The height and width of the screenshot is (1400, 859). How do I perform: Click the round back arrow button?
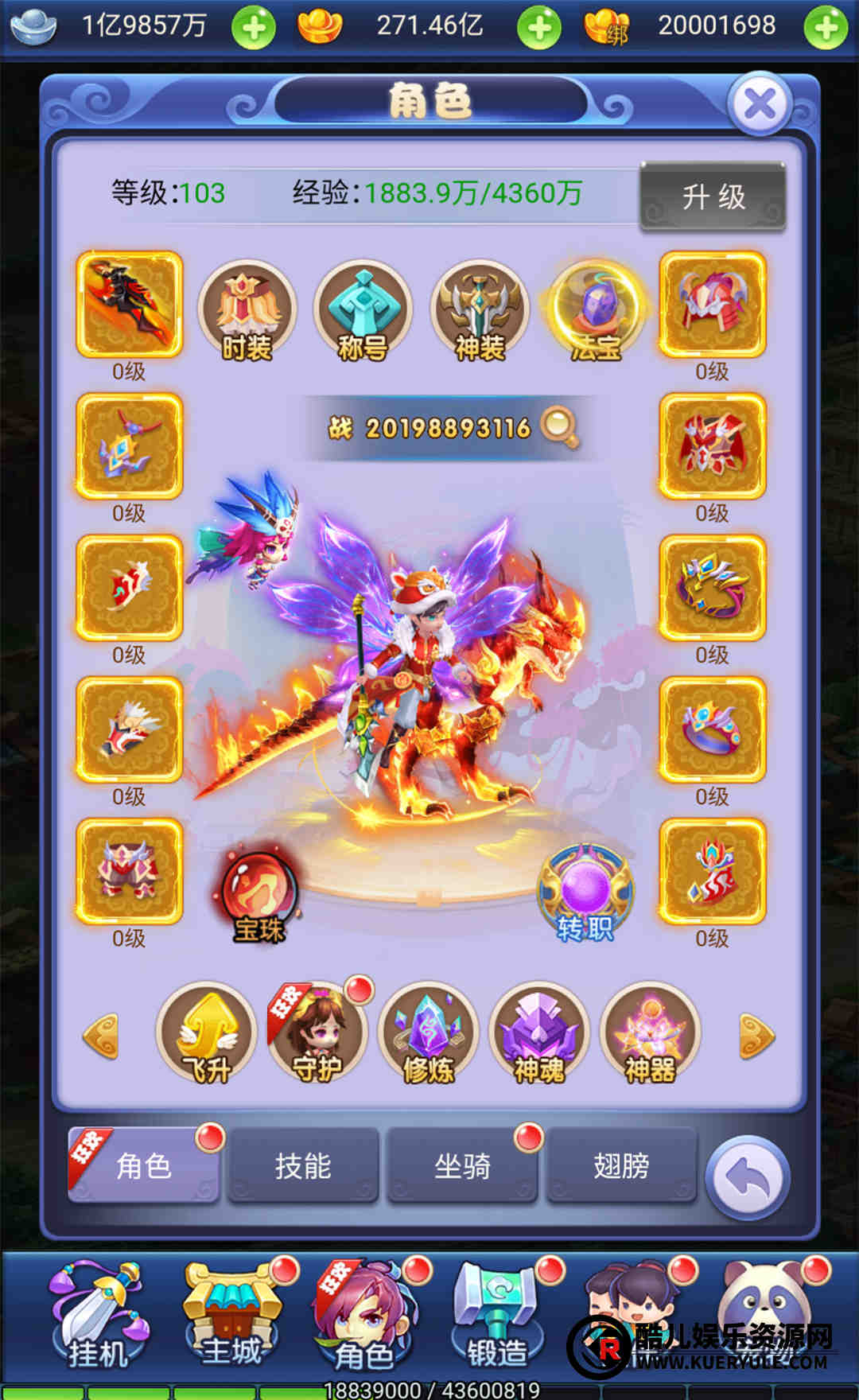[748, 1178]
